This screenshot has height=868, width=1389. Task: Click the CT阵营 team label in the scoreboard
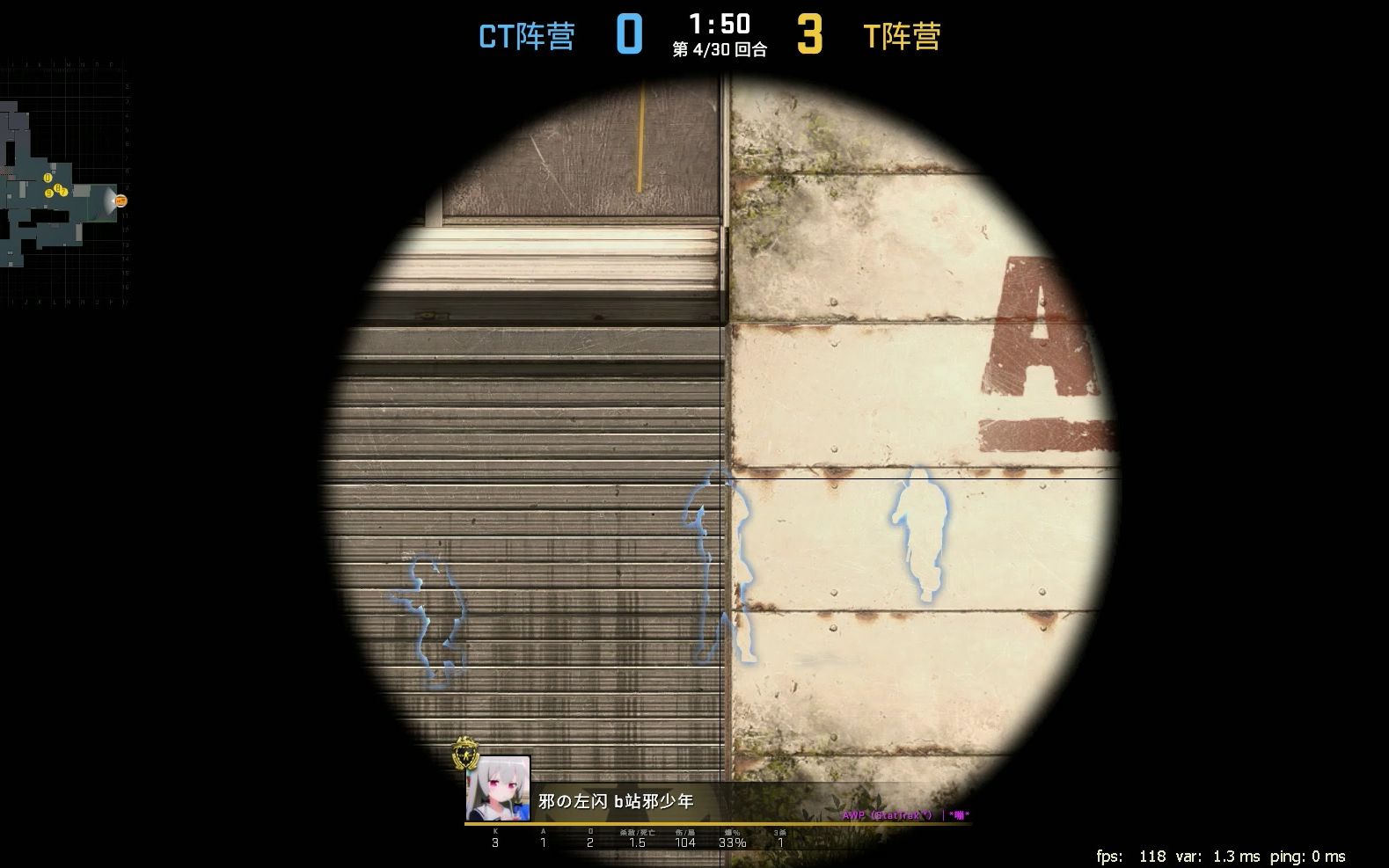tap(526, 37)
